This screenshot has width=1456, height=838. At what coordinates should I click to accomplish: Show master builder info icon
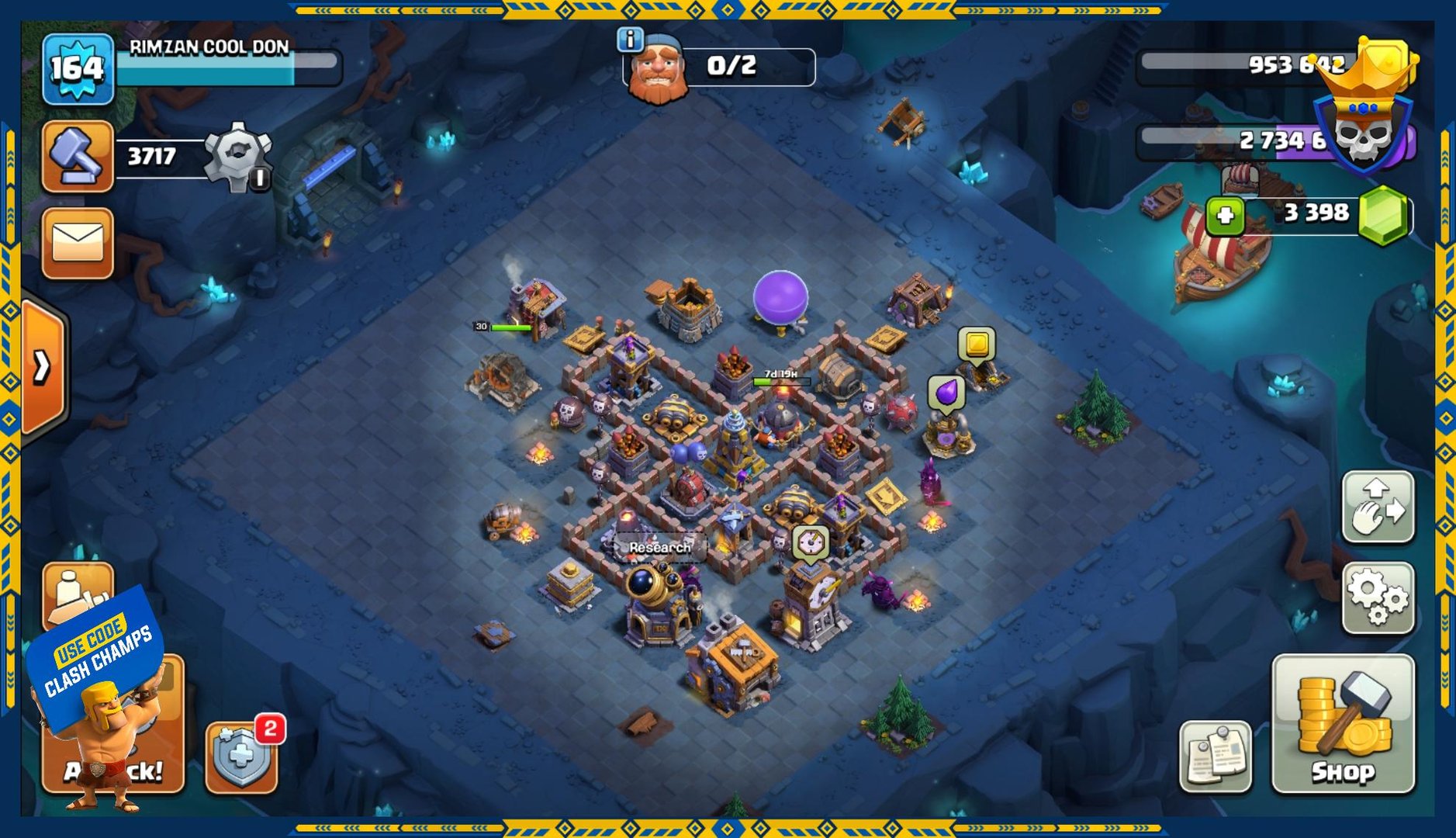pos(630,39)
